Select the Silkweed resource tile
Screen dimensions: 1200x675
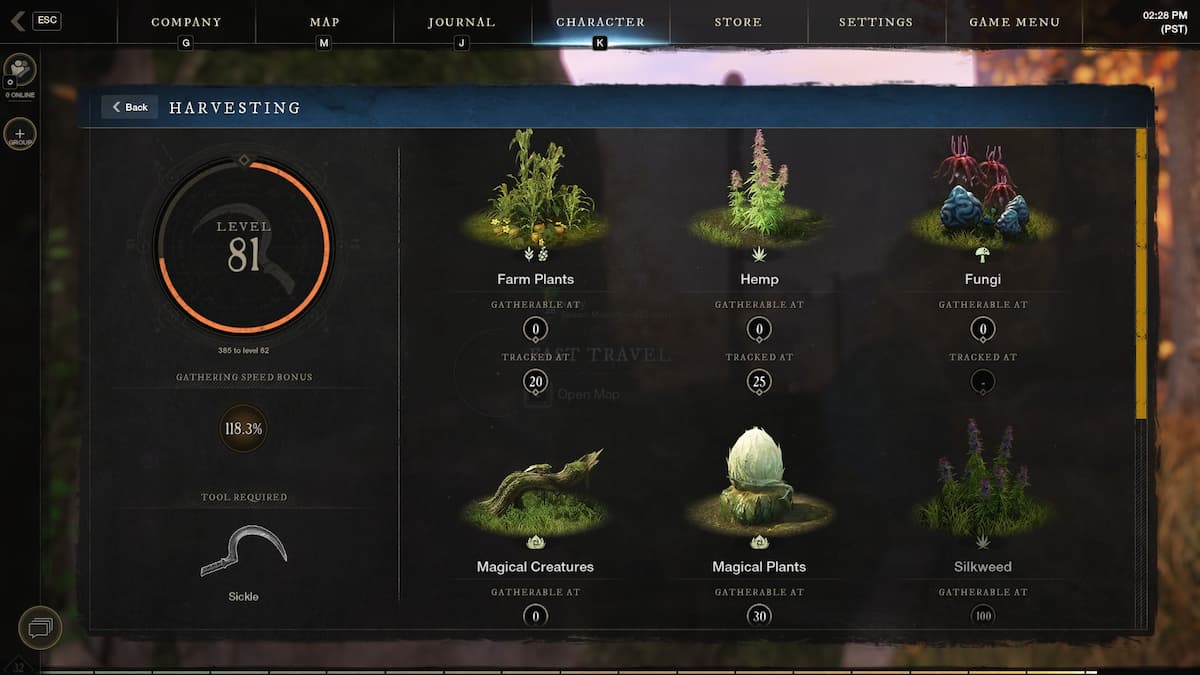pos(983,485)
